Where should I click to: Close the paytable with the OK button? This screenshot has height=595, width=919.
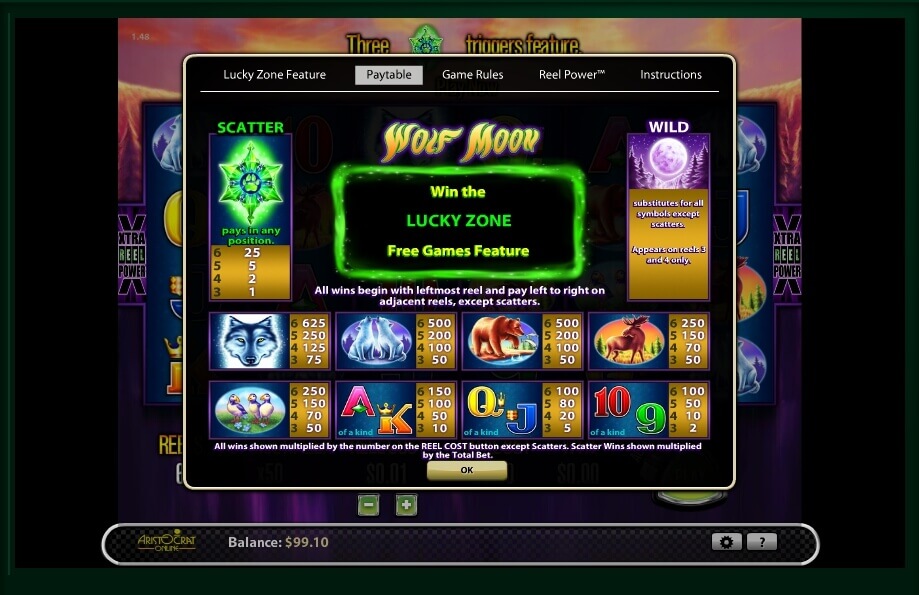click(466, 470)
